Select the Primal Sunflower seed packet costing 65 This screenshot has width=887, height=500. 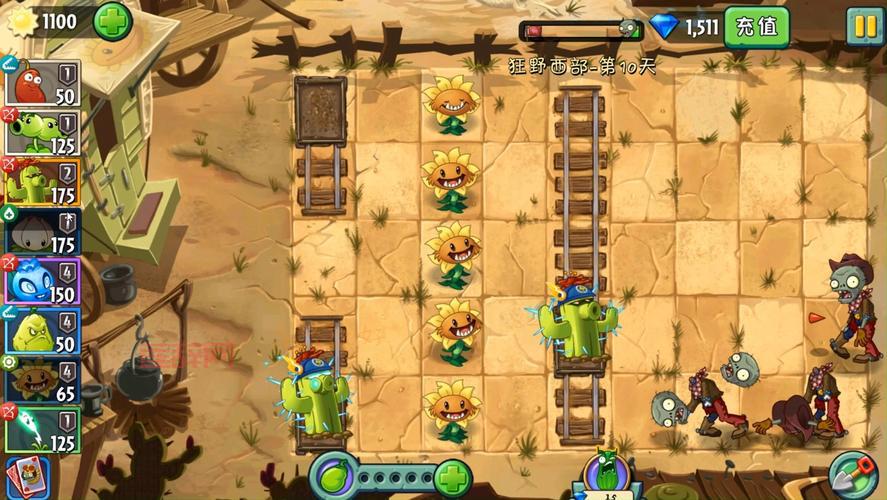(42, 380)
